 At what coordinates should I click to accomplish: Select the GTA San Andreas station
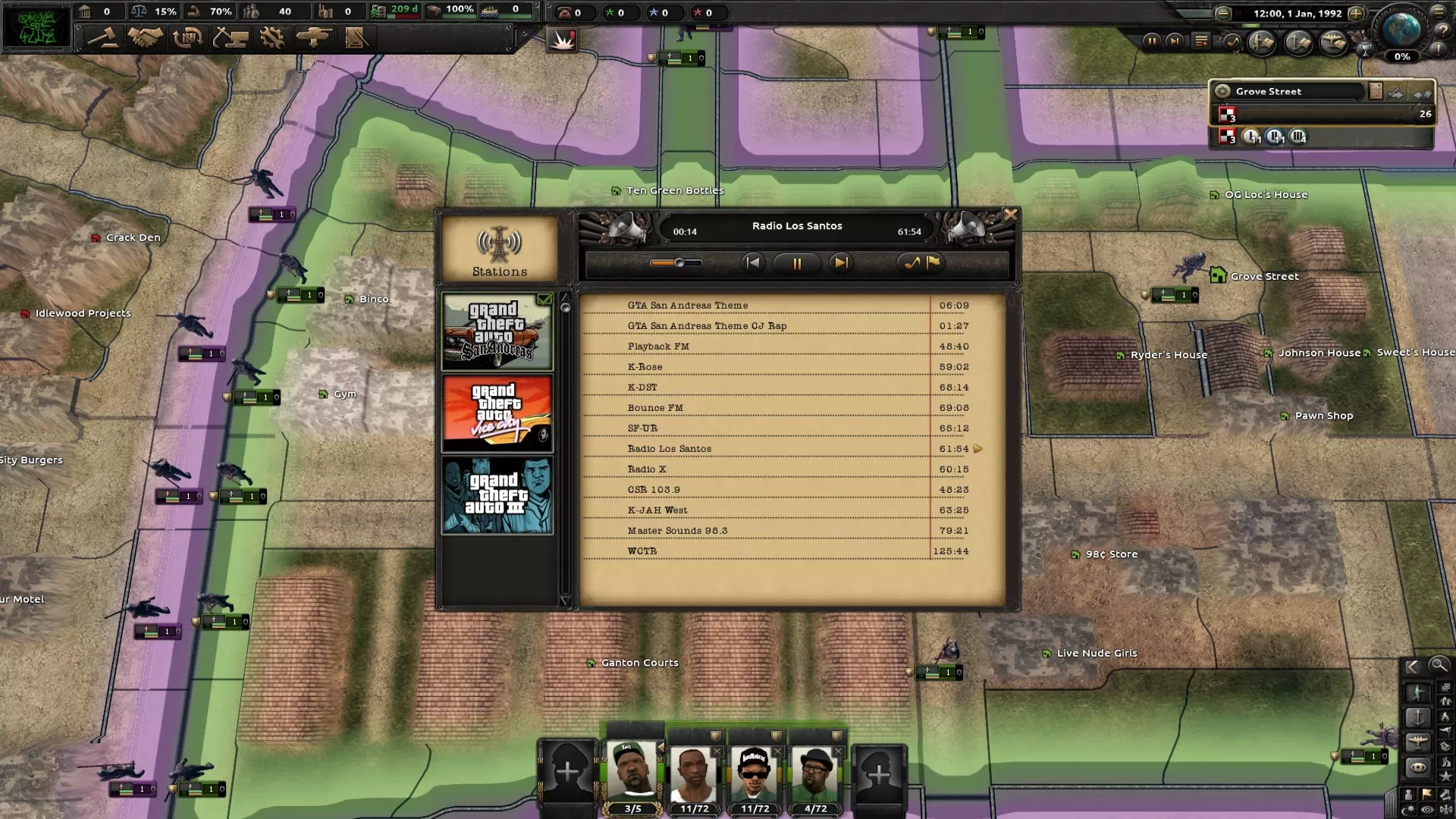[497, 332]
